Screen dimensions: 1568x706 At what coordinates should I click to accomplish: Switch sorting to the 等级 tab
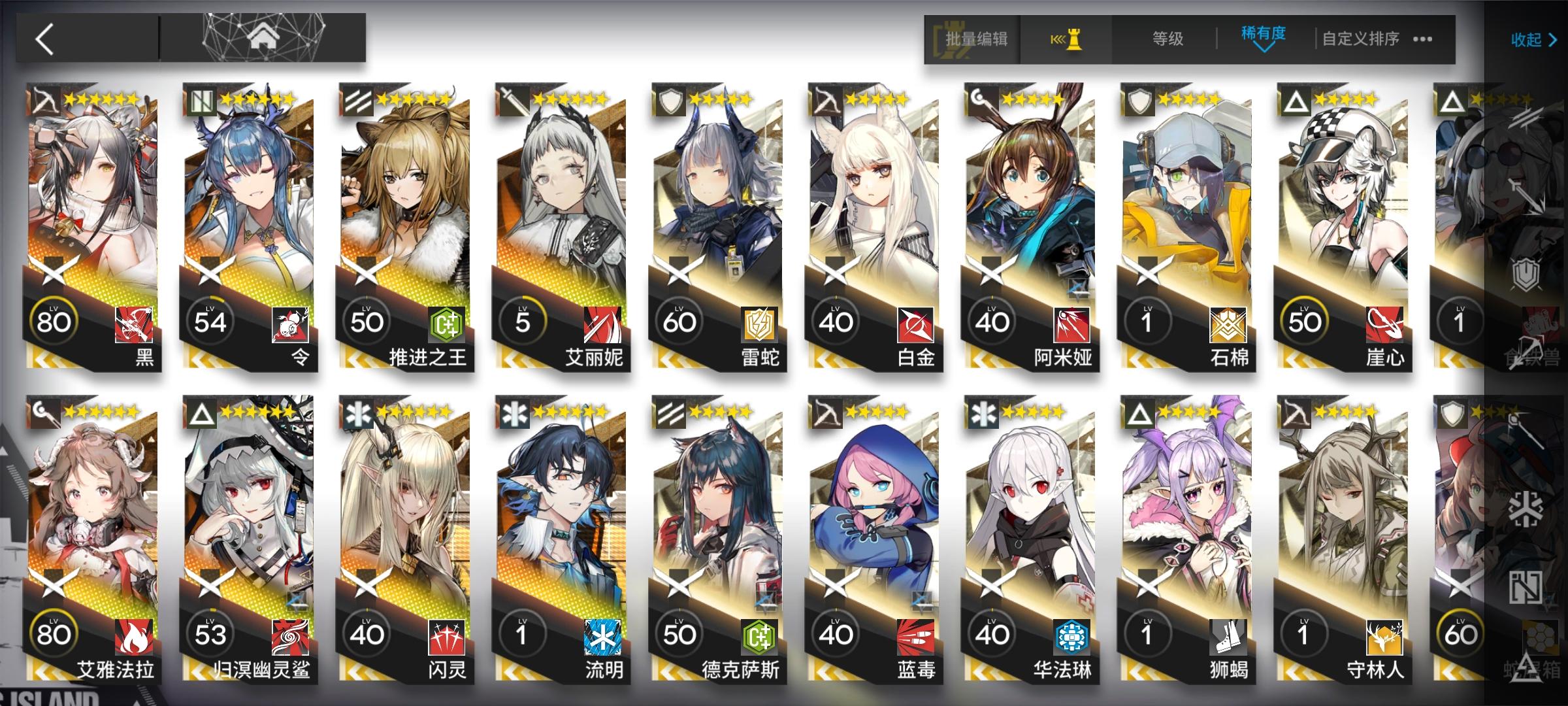(1167, 39)
